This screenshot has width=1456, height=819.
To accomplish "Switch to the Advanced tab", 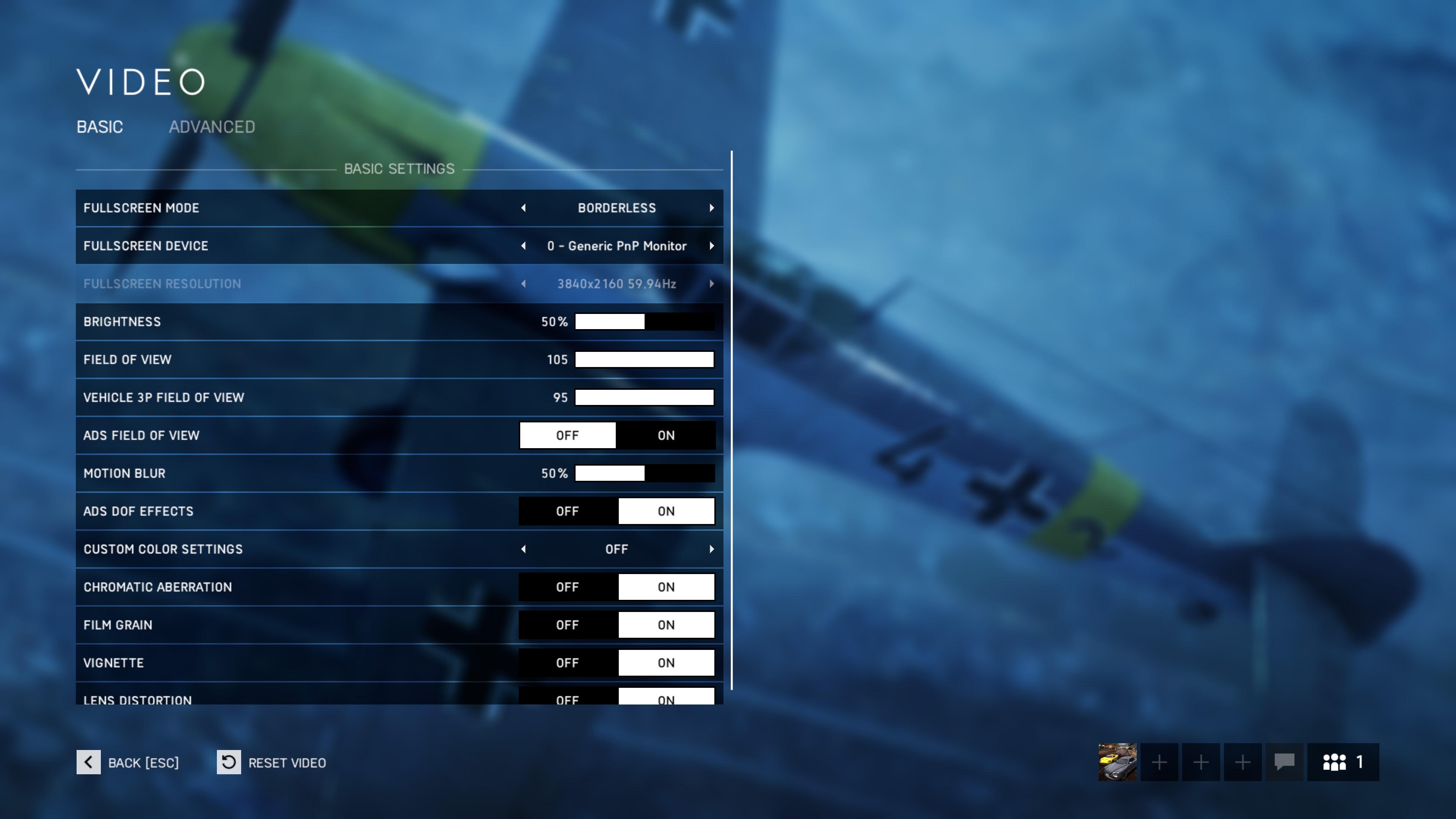I will tap(212, 127).
